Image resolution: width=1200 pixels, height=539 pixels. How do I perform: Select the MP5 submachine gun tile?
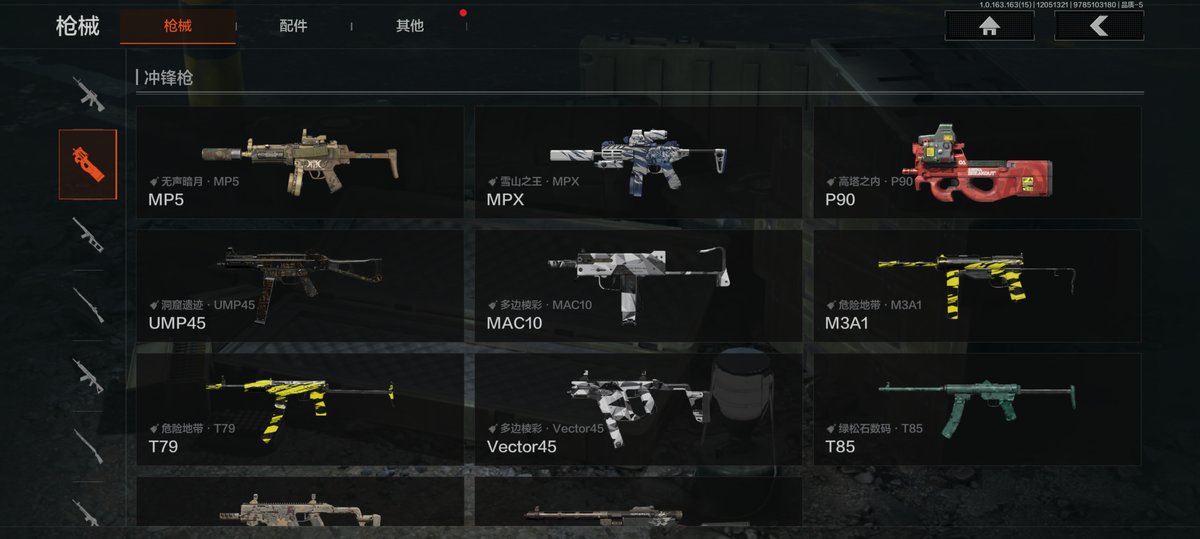pos(299,162)
